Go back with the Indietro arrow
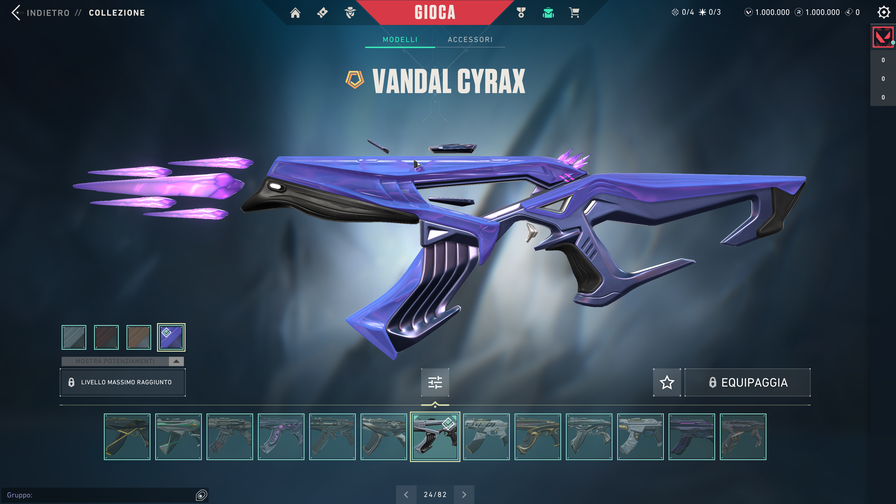 tap(16, 13)
